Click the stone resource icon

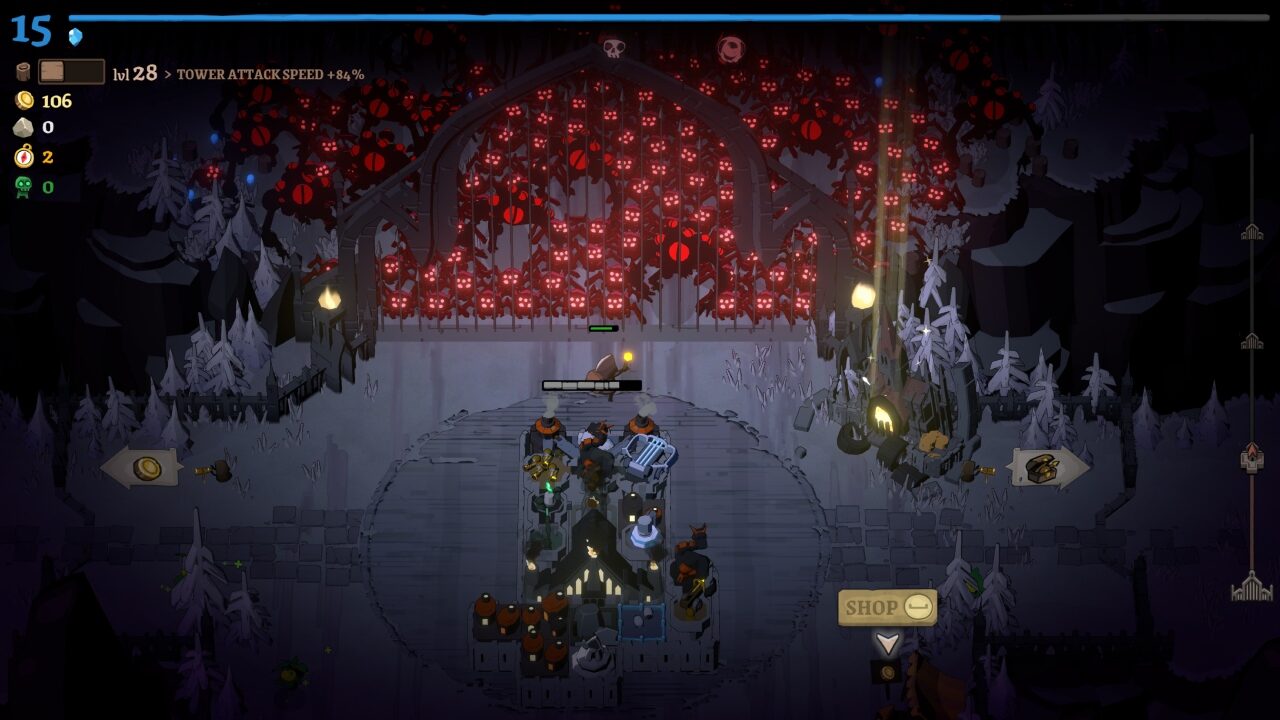pos(22,128)
